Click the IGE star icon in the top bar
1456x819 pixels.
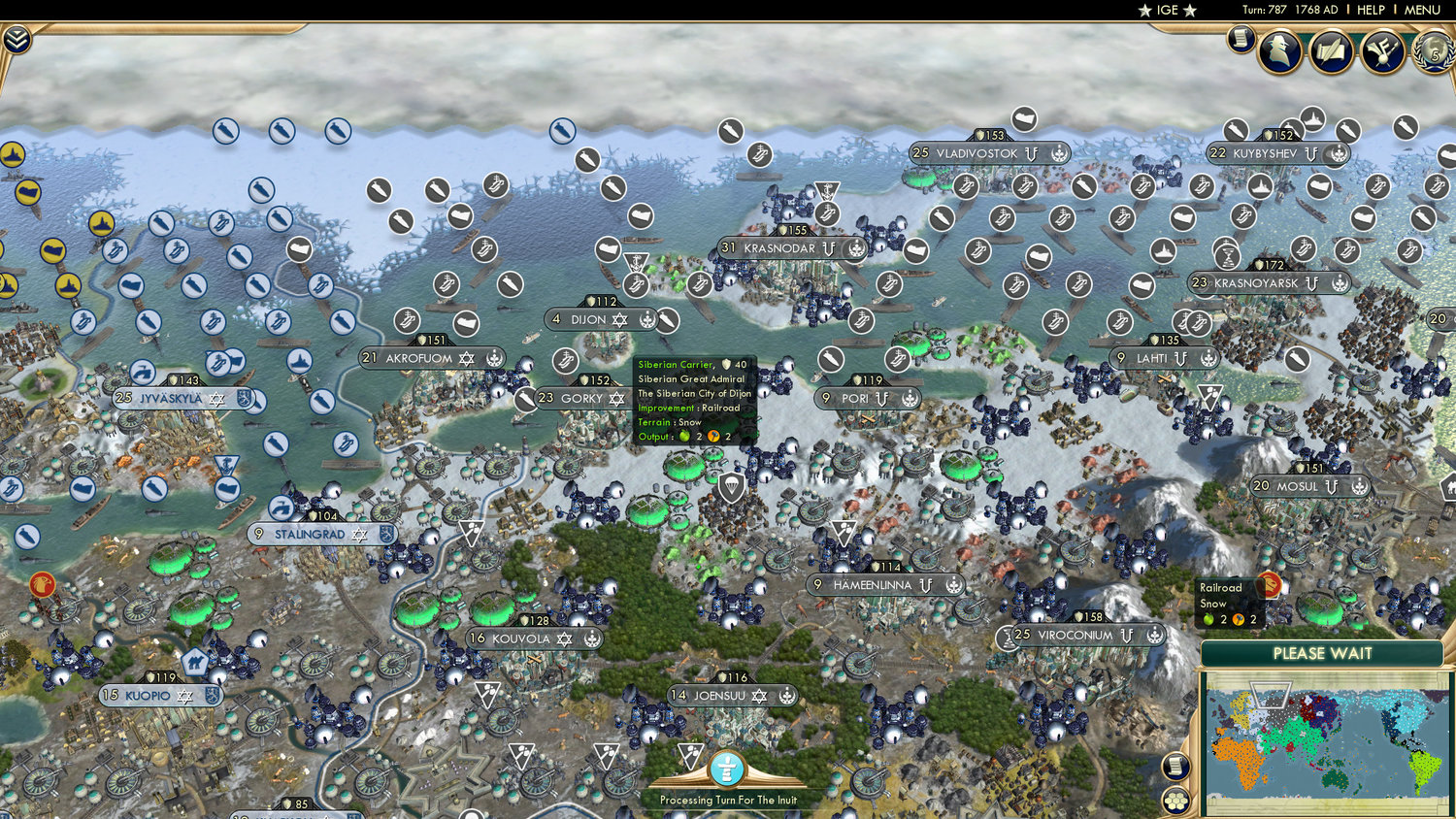click(x=1144, y=11)
